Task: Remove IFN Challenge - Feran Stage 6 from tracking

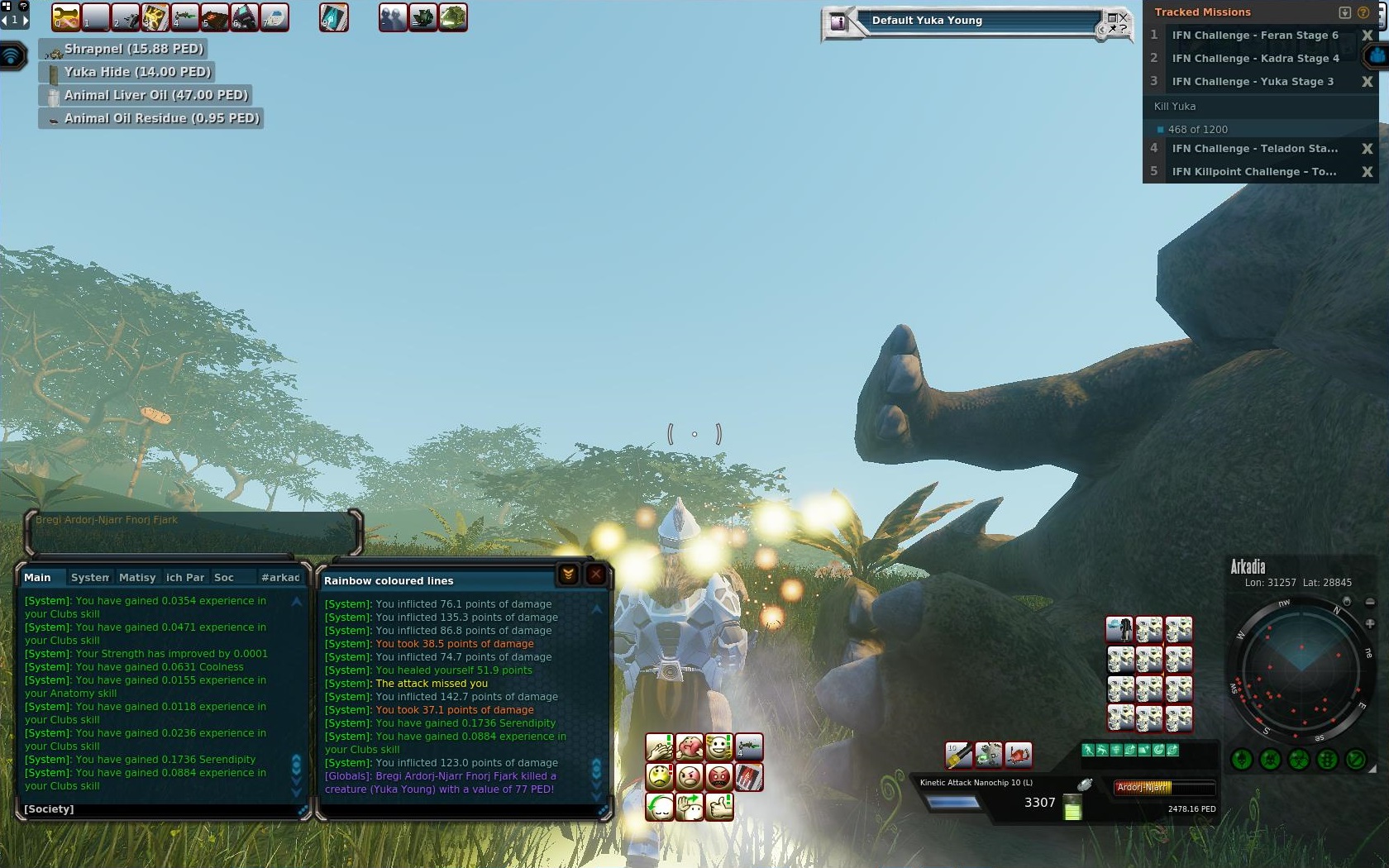Action: pos(1367,36)
